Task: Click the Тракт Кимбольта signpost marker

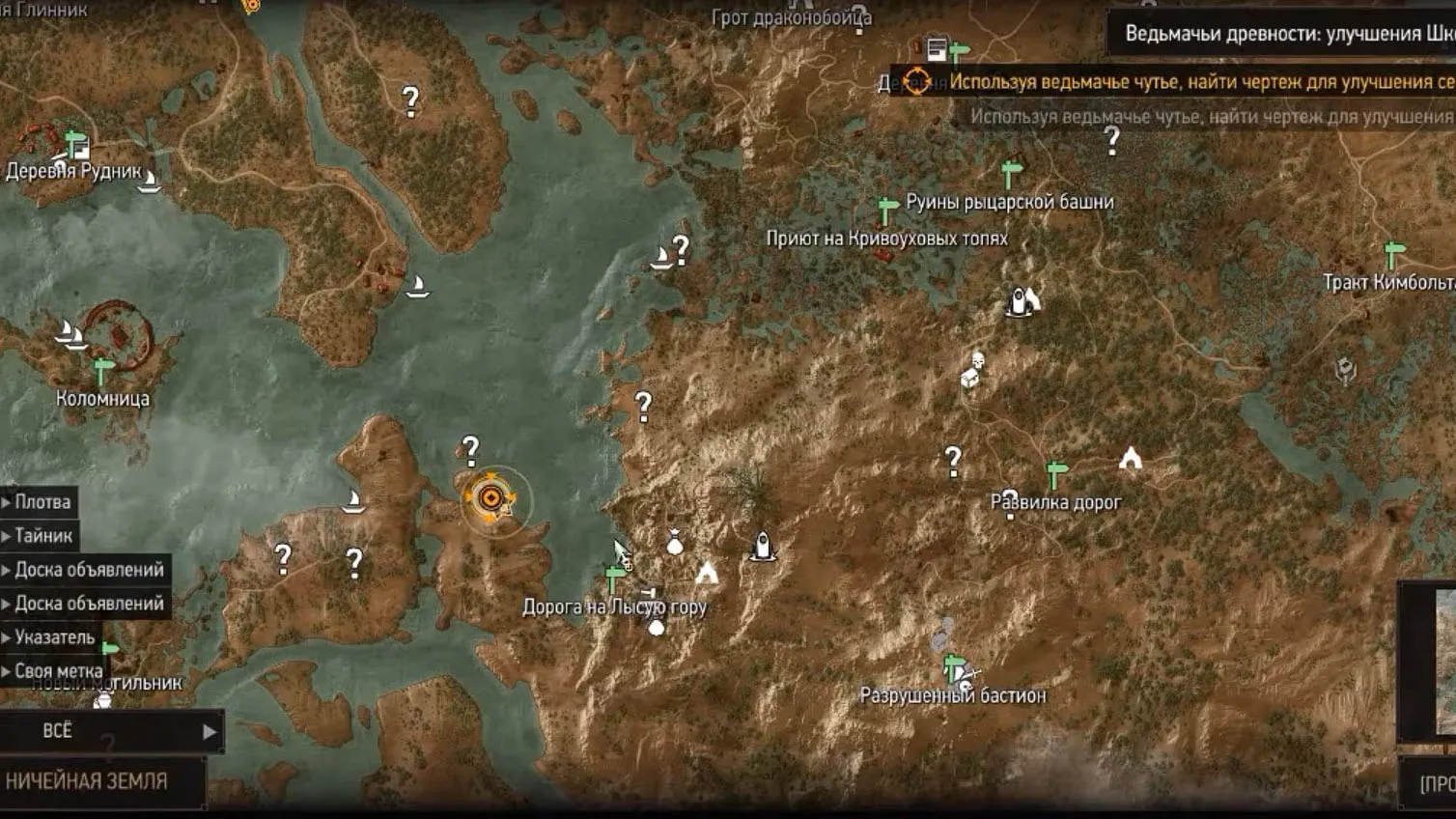Action: tap(1392, 254)
